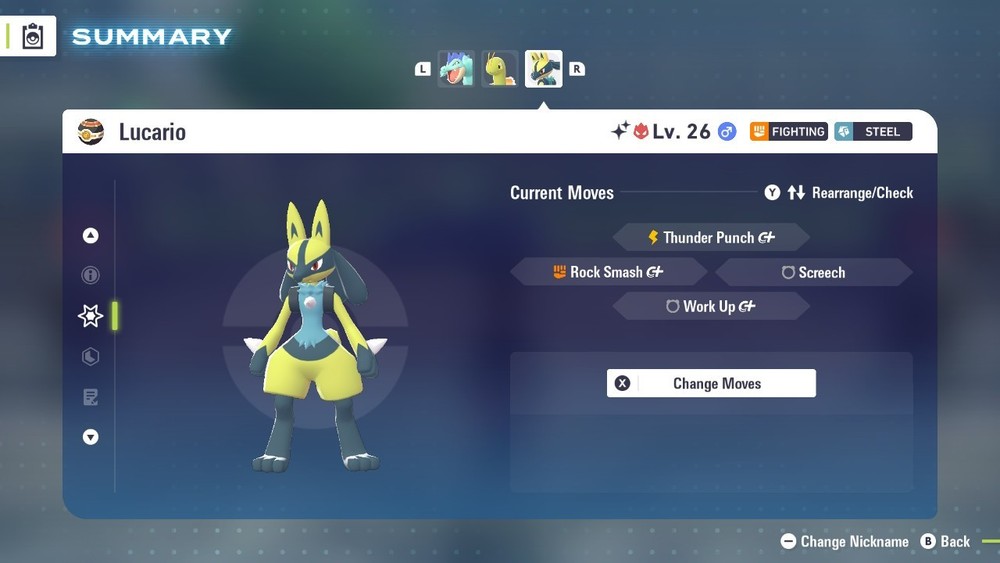
Task: Choose Change Nickname at the bottom
Action: click(x=845, y=541)
